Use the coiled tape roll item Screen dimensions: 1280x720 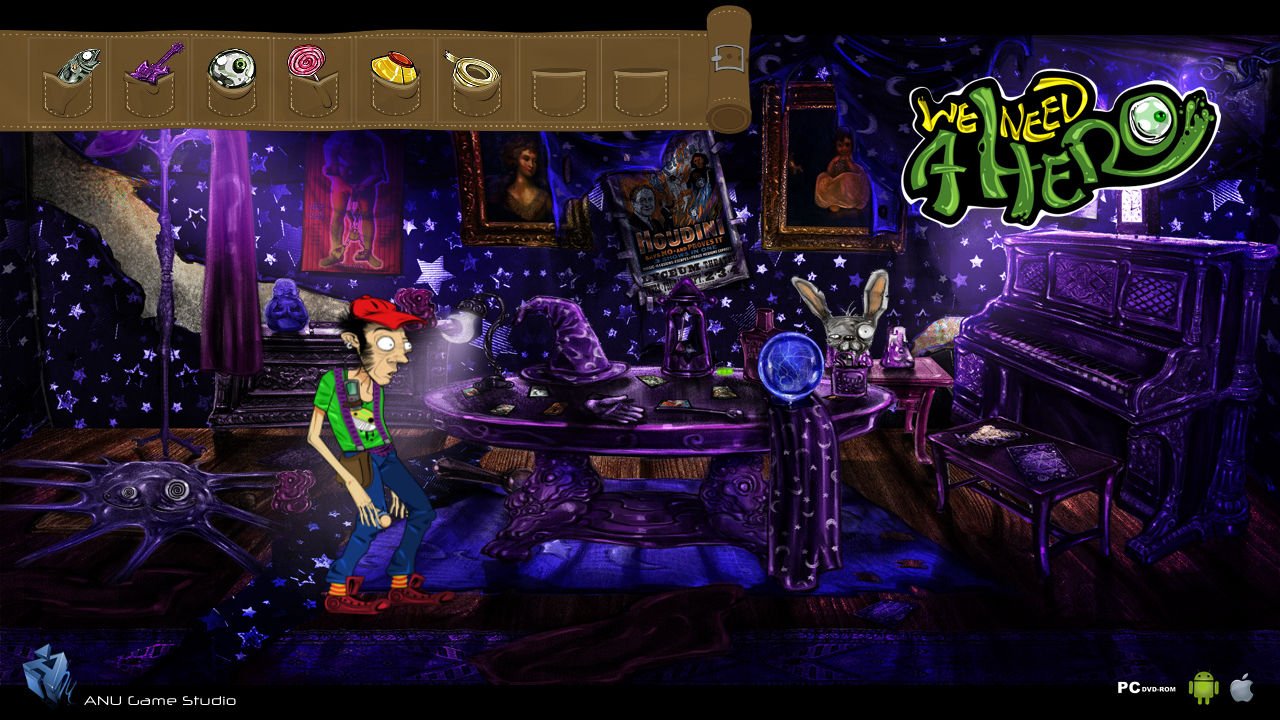tap(472, 70)
